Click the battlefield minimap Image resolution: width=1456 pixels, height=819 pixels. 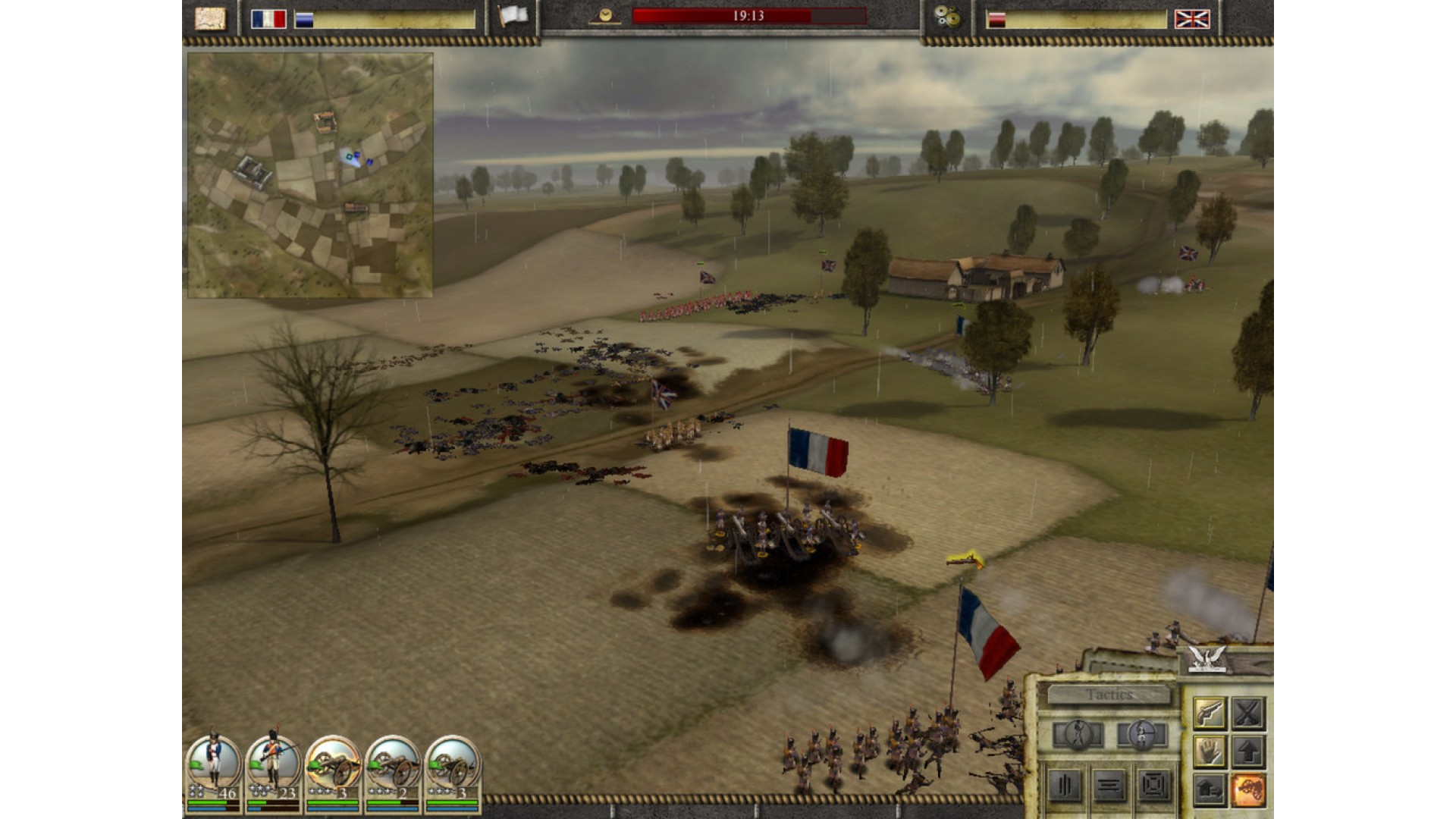pyautogui.click(x=310, y=175)
